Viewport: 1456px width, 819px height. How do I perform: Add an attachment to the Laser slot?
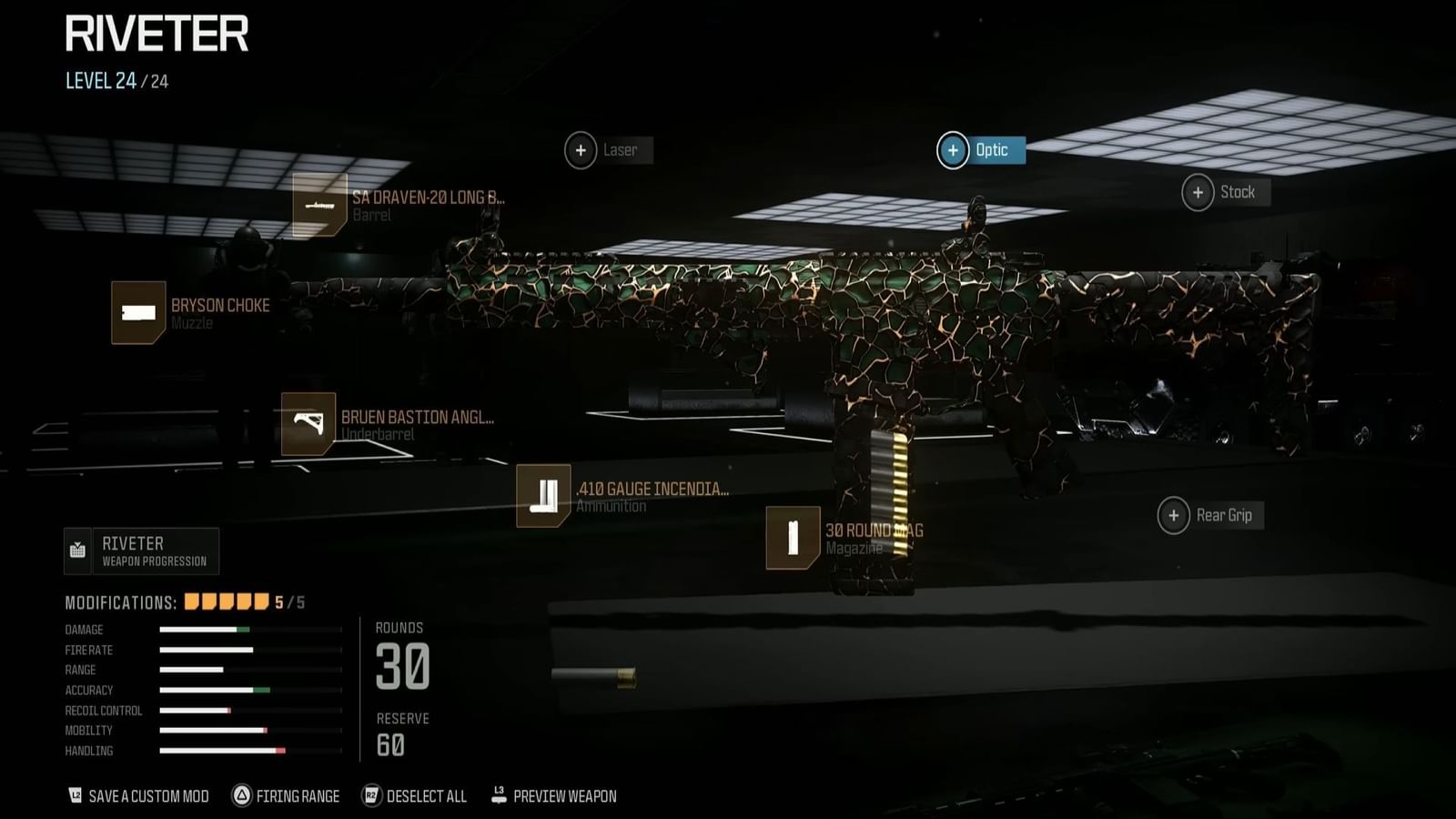coord(581,150)
